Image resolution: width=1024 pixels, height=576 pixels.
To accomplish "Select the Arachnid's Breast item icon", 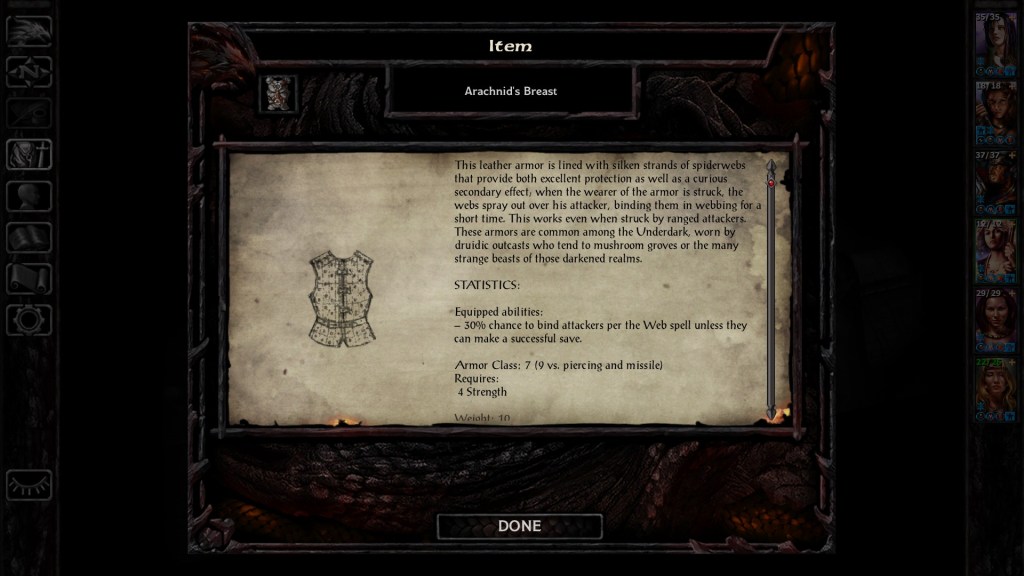I will point(279,93).
